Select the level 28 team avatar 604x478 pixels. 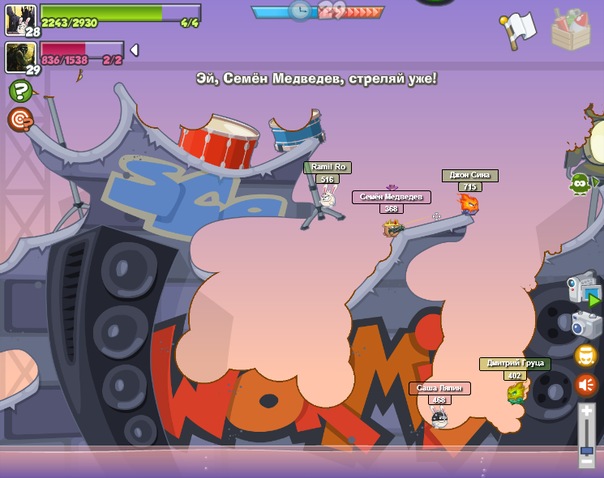tap(20, 19)
